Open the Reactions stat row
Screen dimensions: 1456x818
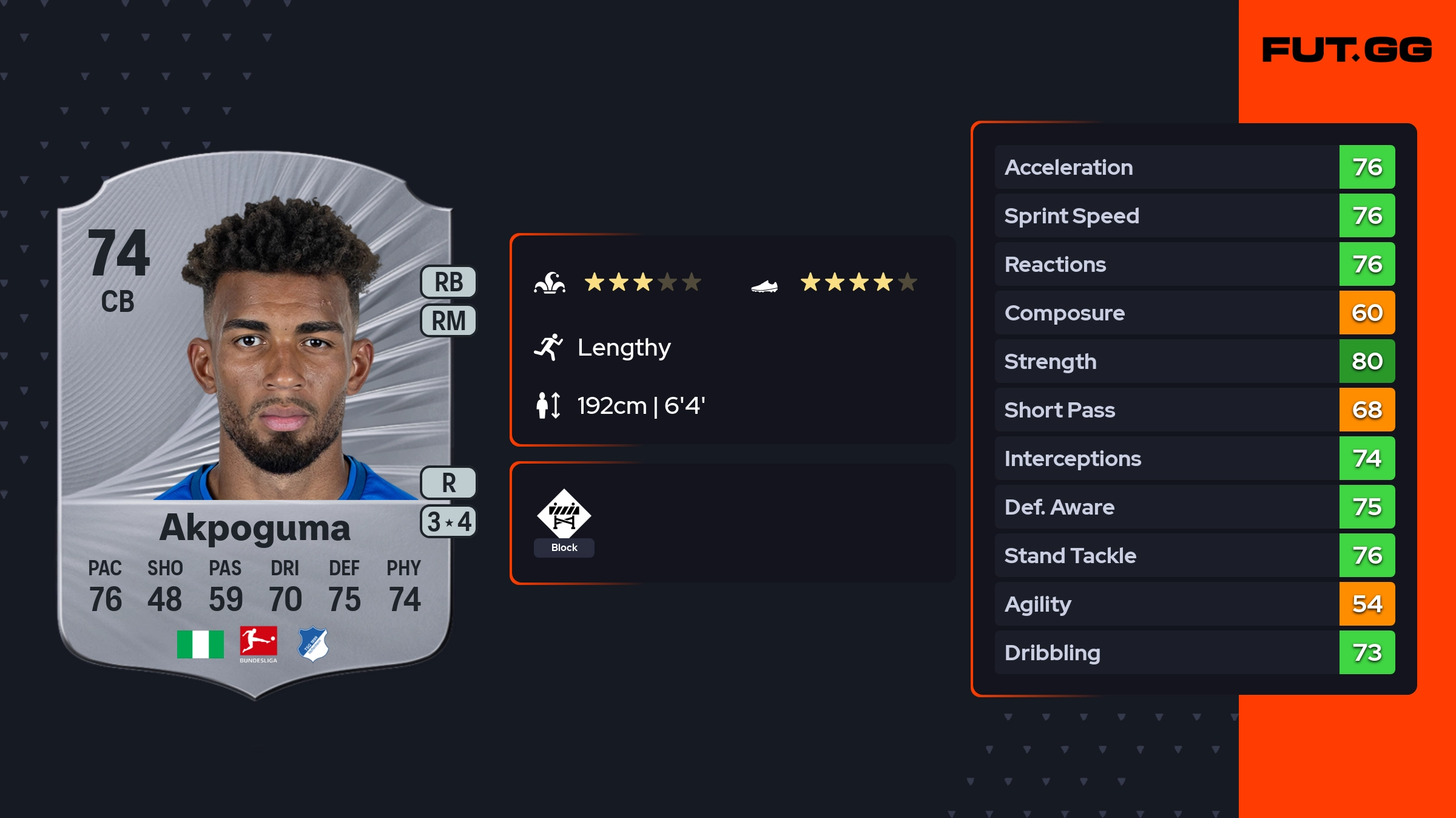coord(1194,264)
